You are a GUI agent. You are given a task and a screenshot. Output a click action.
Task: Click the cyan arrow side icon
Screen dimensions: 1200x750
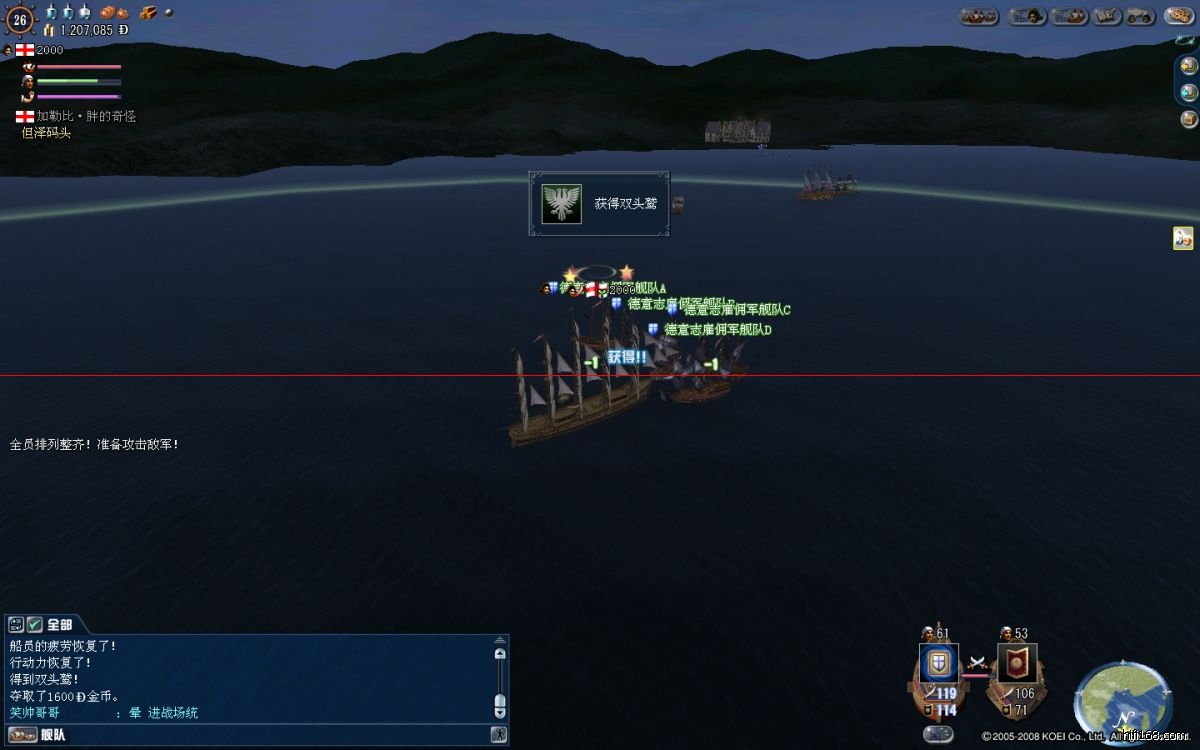1188,93
